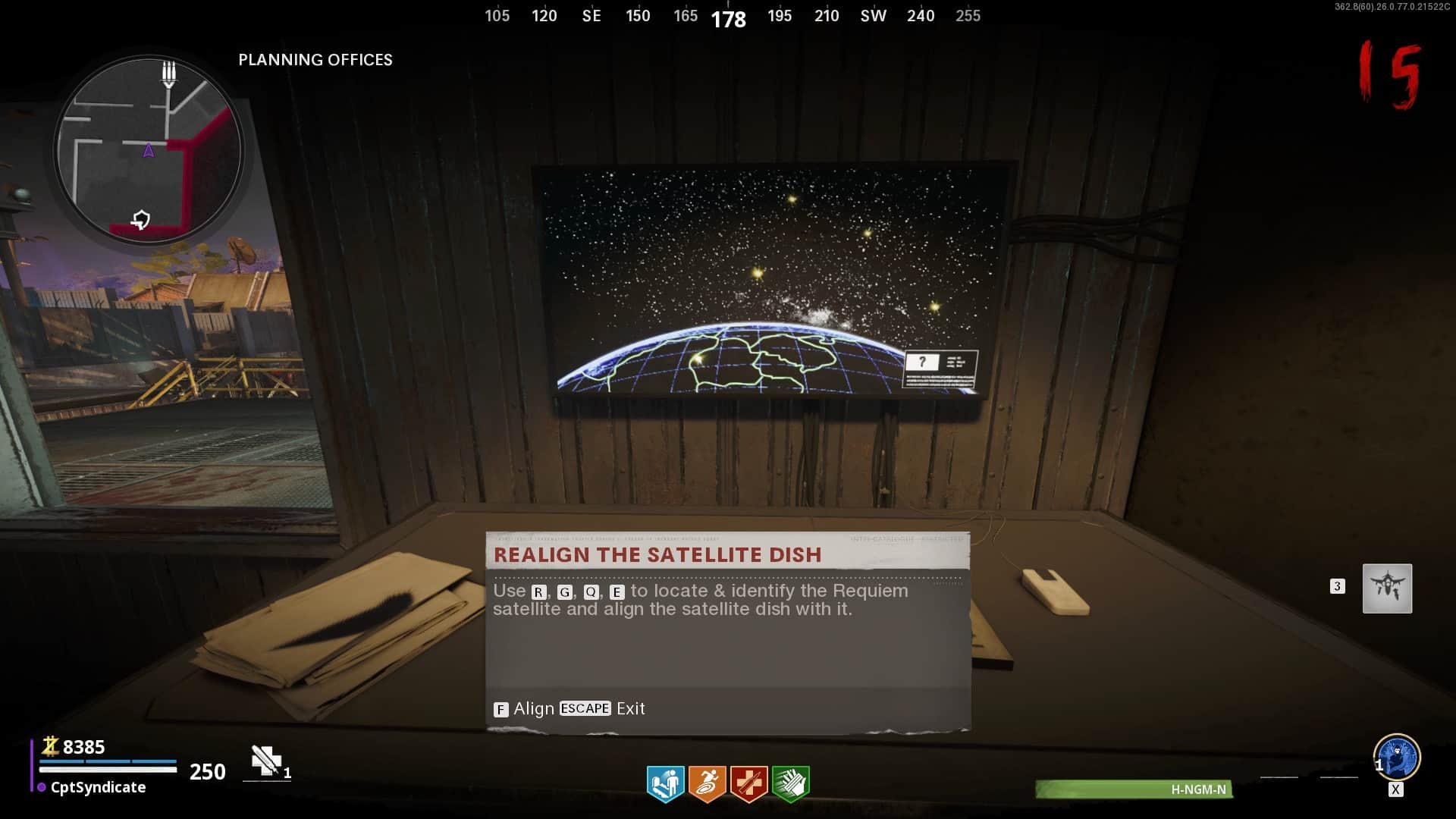Click the H-NGM-N weapon label
This screenshot has height=819, width=1456.
(1197, 789)
